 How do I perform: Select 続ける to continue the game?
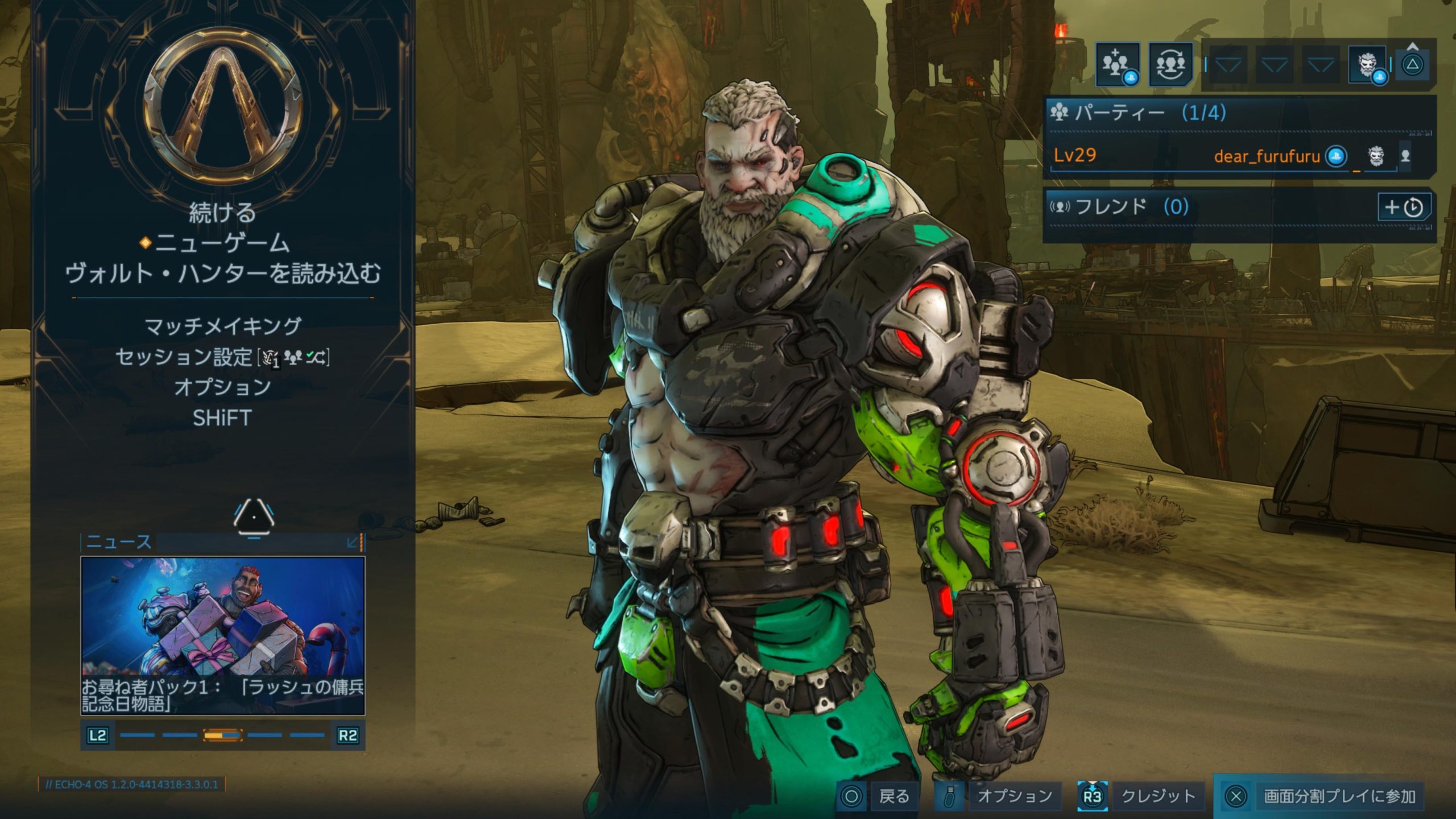tap(222, 213)
